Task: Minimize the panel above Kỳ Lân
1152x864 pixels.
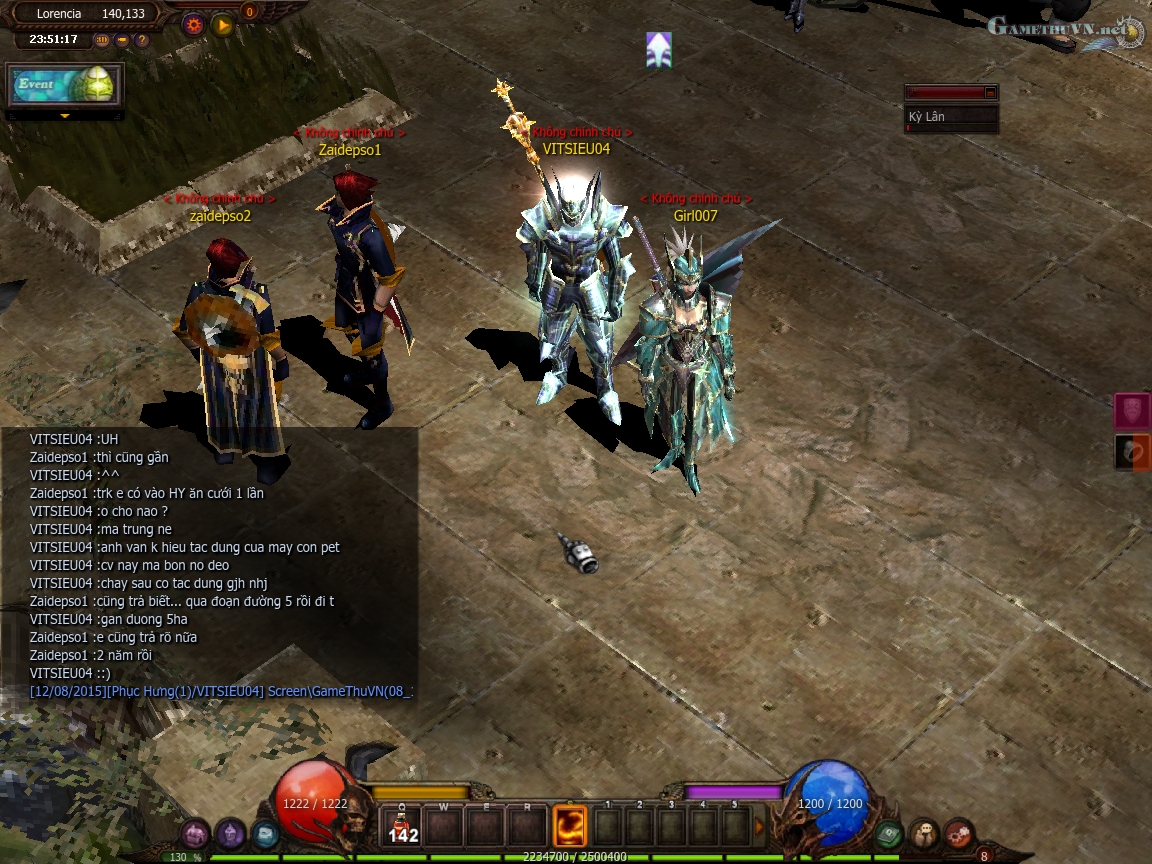Action: [990, 93]
